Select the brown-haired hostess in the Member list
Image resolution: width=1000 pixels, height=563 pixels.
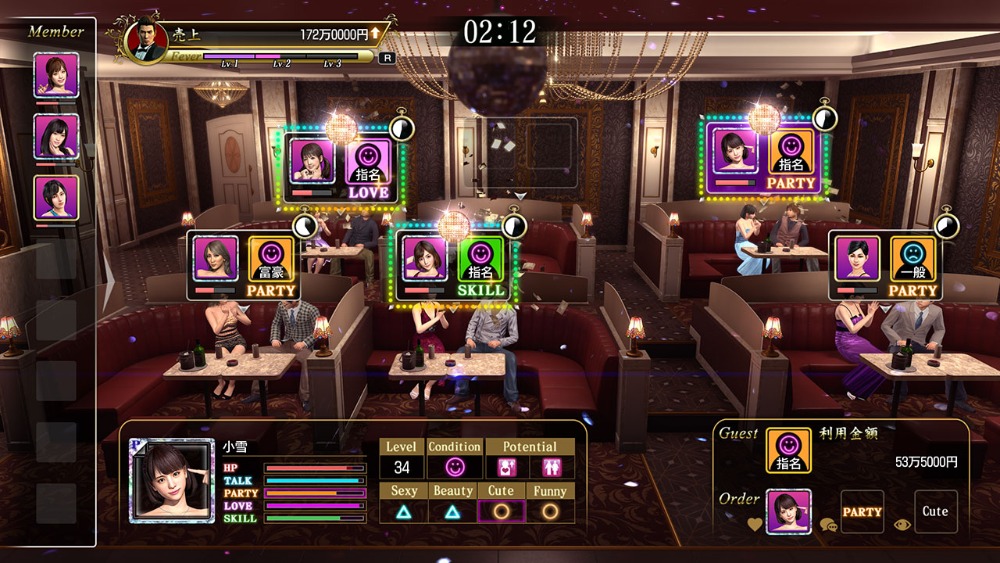tap(56, 75)
